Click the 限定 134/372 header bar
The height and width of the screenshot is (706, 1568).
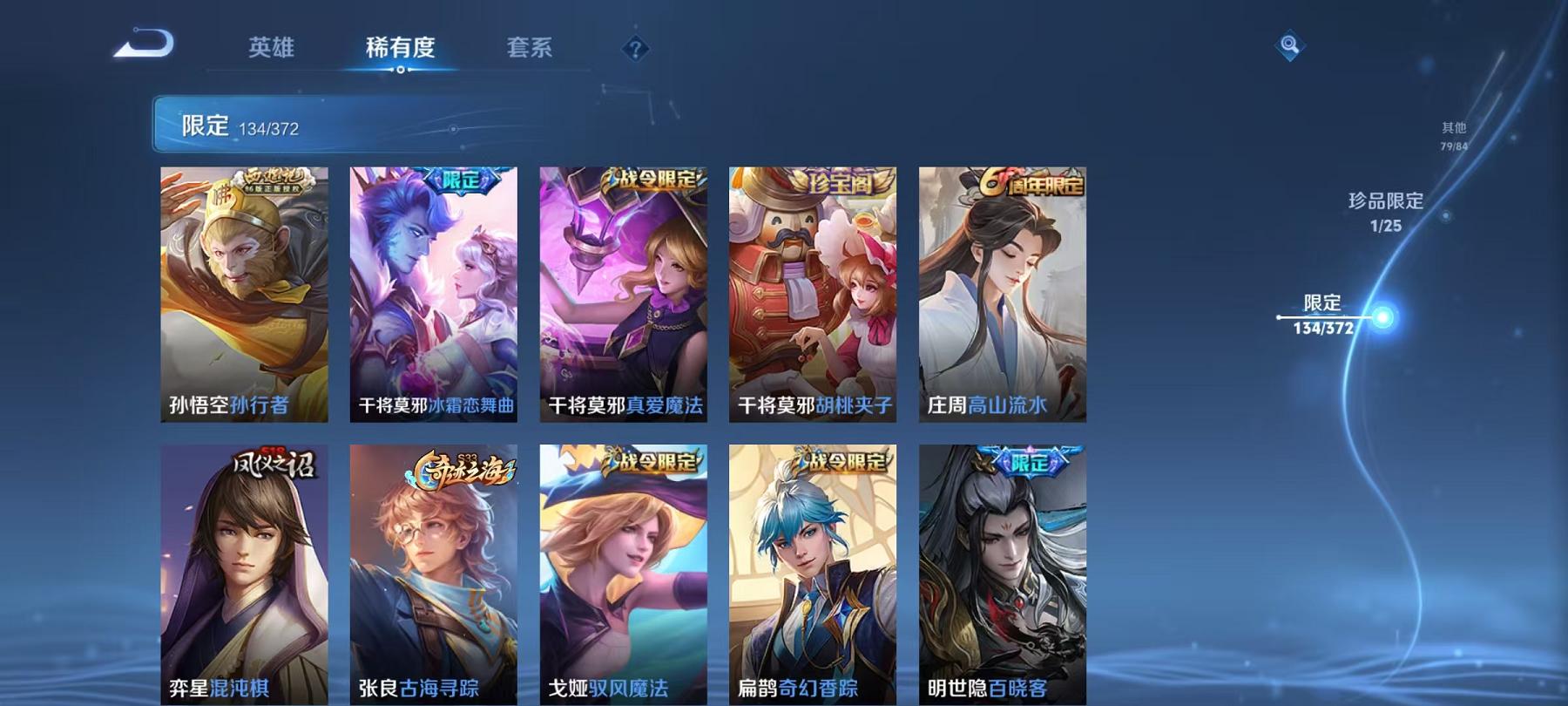coord(348,126)
